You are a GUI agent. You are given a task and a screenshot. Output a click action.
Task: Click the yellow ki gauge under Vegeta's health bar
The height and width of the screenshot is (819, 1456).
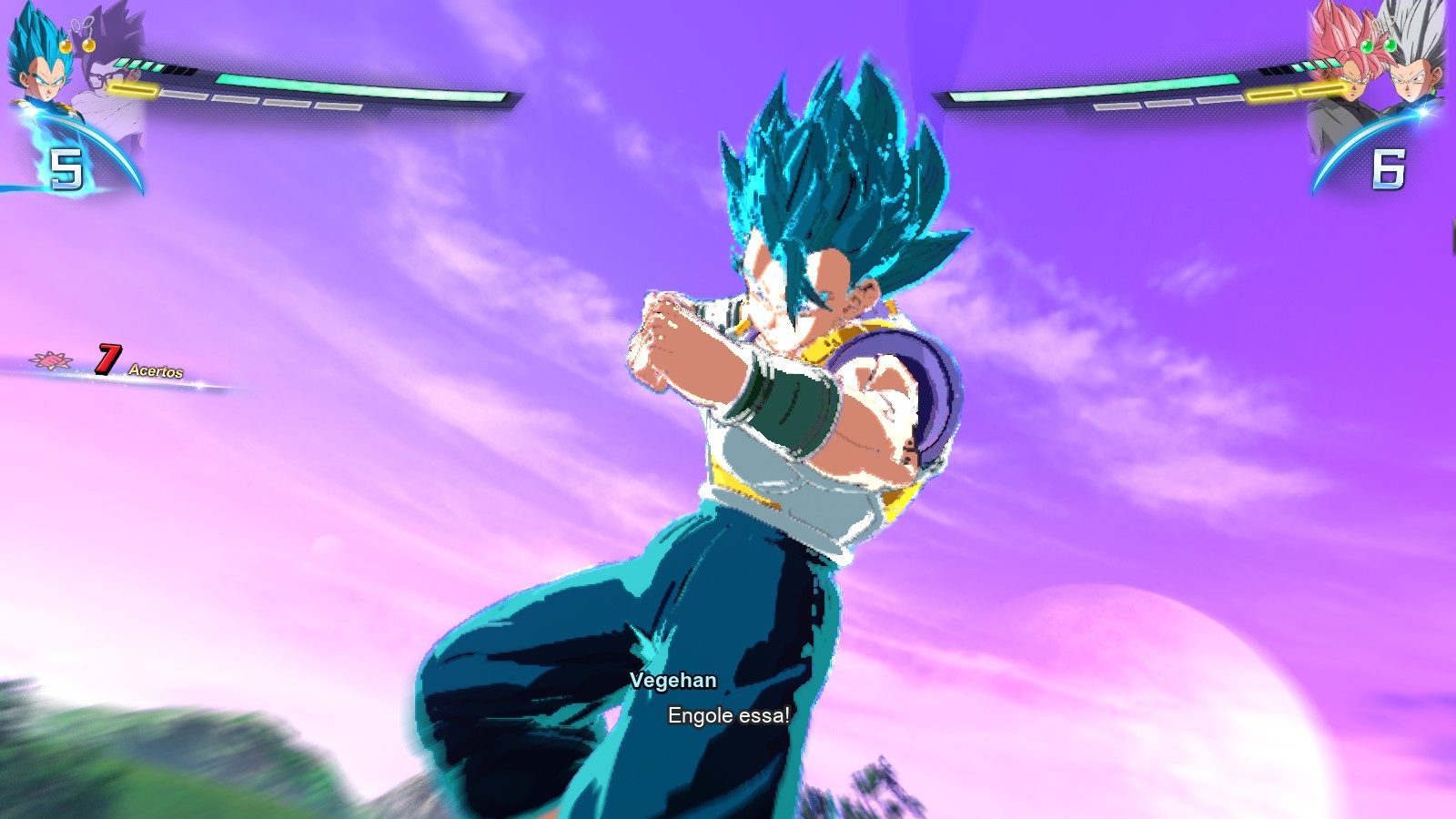(x=132, y=91)
